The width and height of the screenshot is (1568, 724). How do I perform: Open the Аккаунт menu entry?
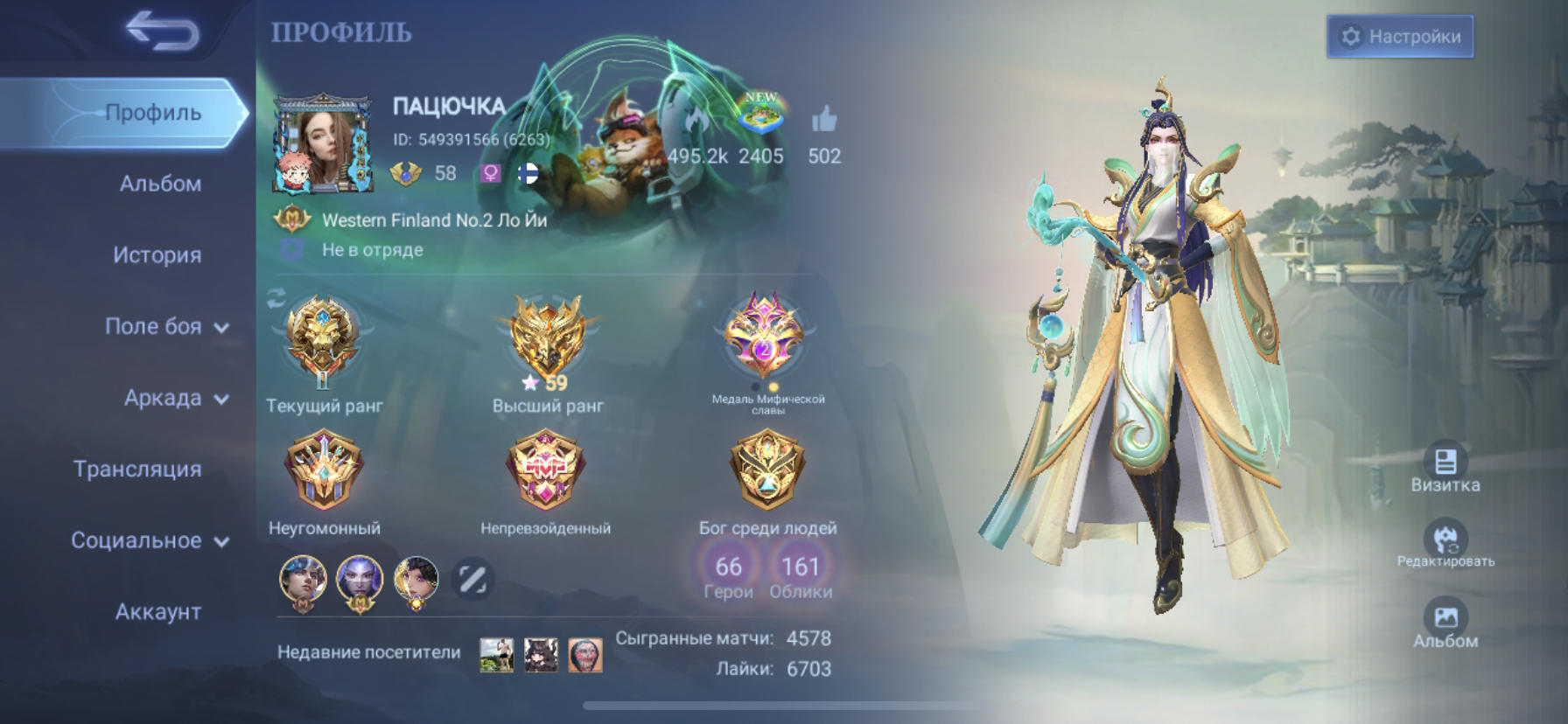click(157, 612)
